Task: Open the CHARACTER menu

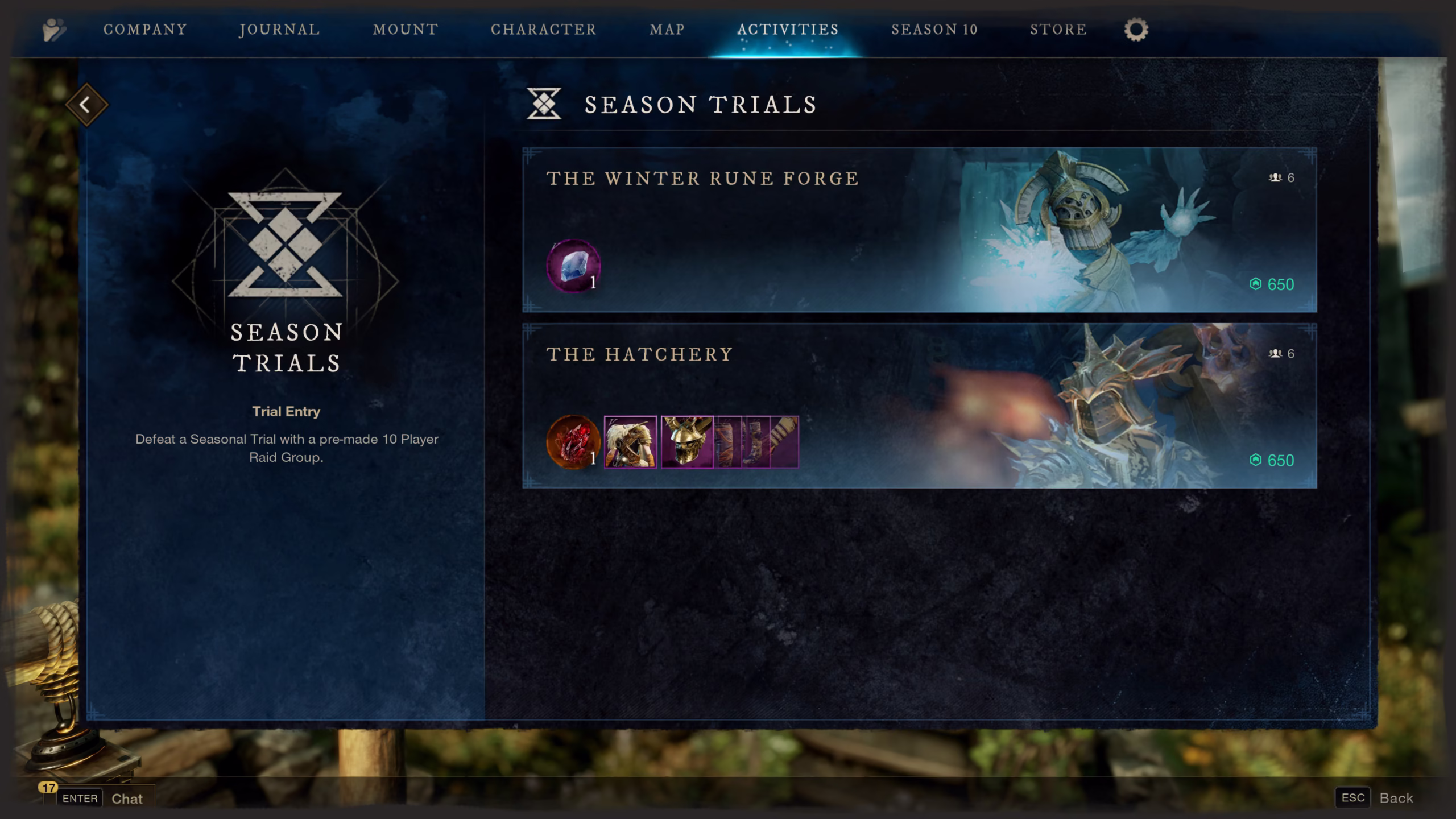Action: [x=544, y=30]
